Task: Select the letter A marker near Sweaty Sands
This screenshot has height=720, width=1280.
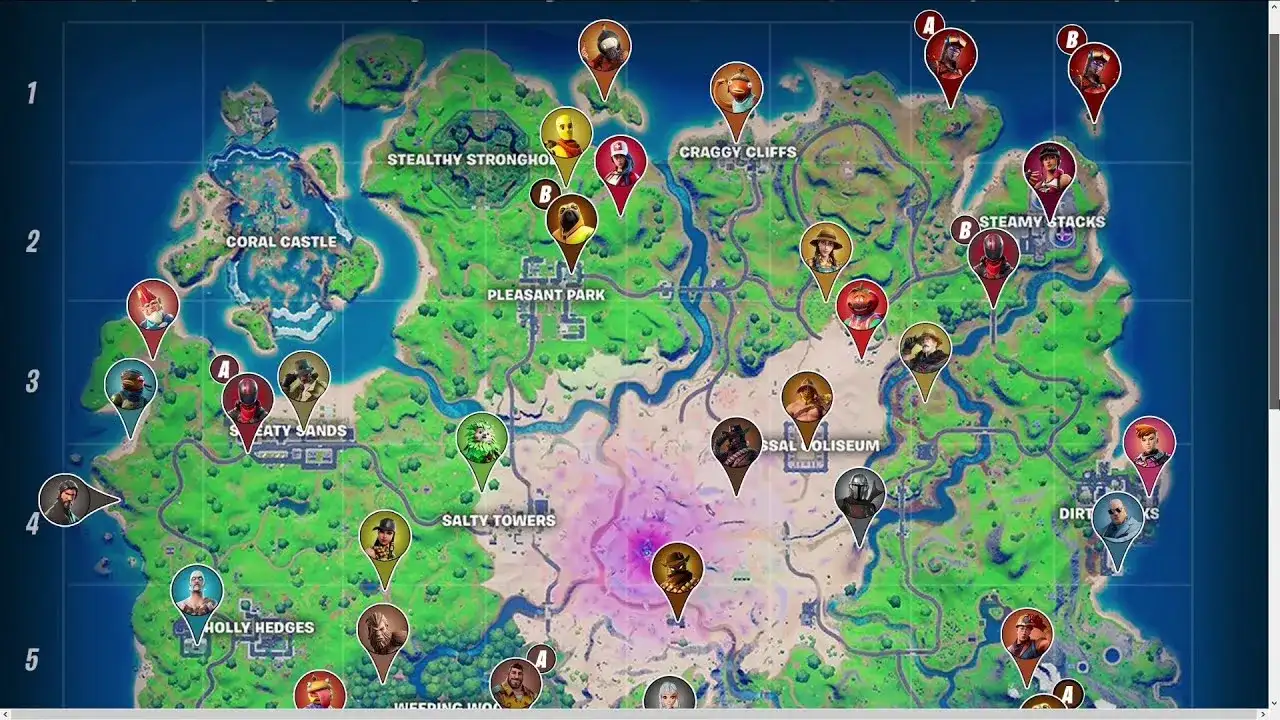Action: [x=227, y=371]
